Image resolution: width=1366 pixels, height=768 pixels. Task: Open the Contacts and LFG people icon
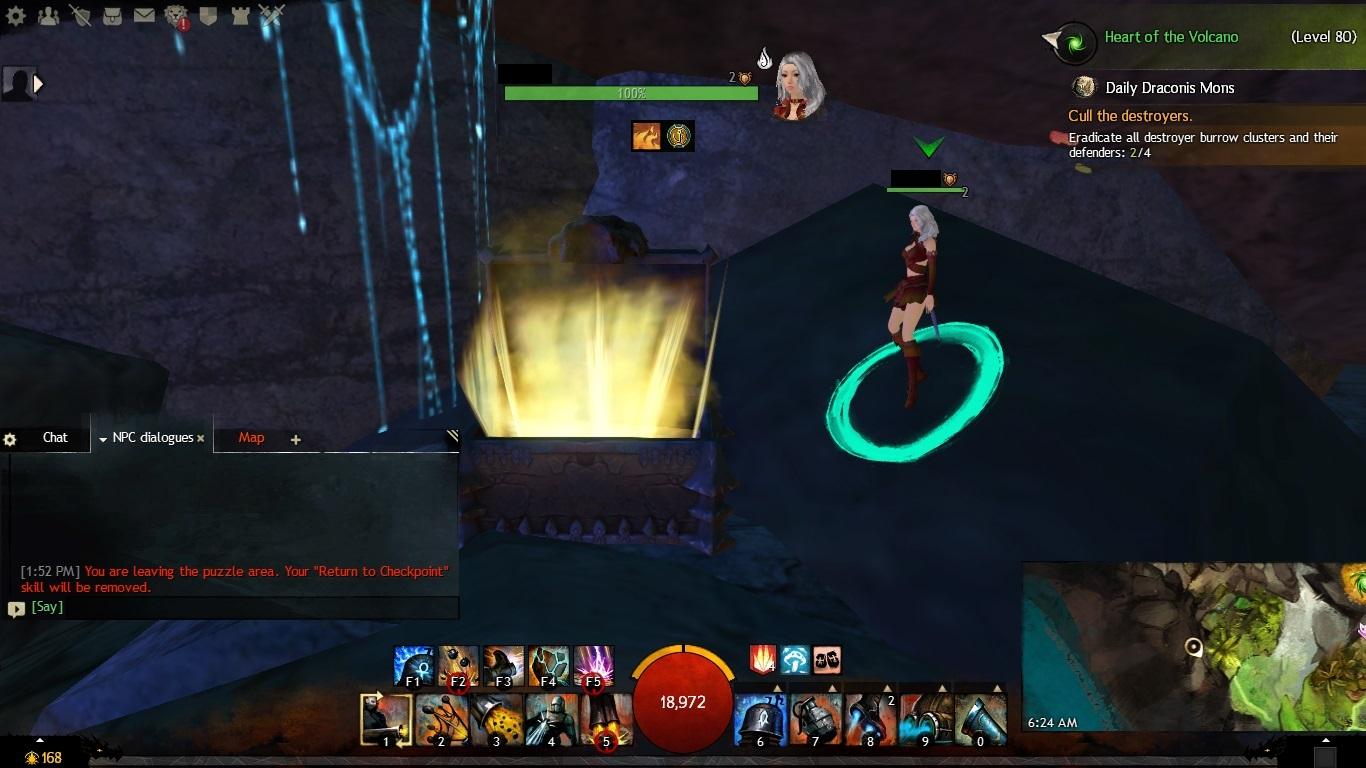tap(47, 14)
